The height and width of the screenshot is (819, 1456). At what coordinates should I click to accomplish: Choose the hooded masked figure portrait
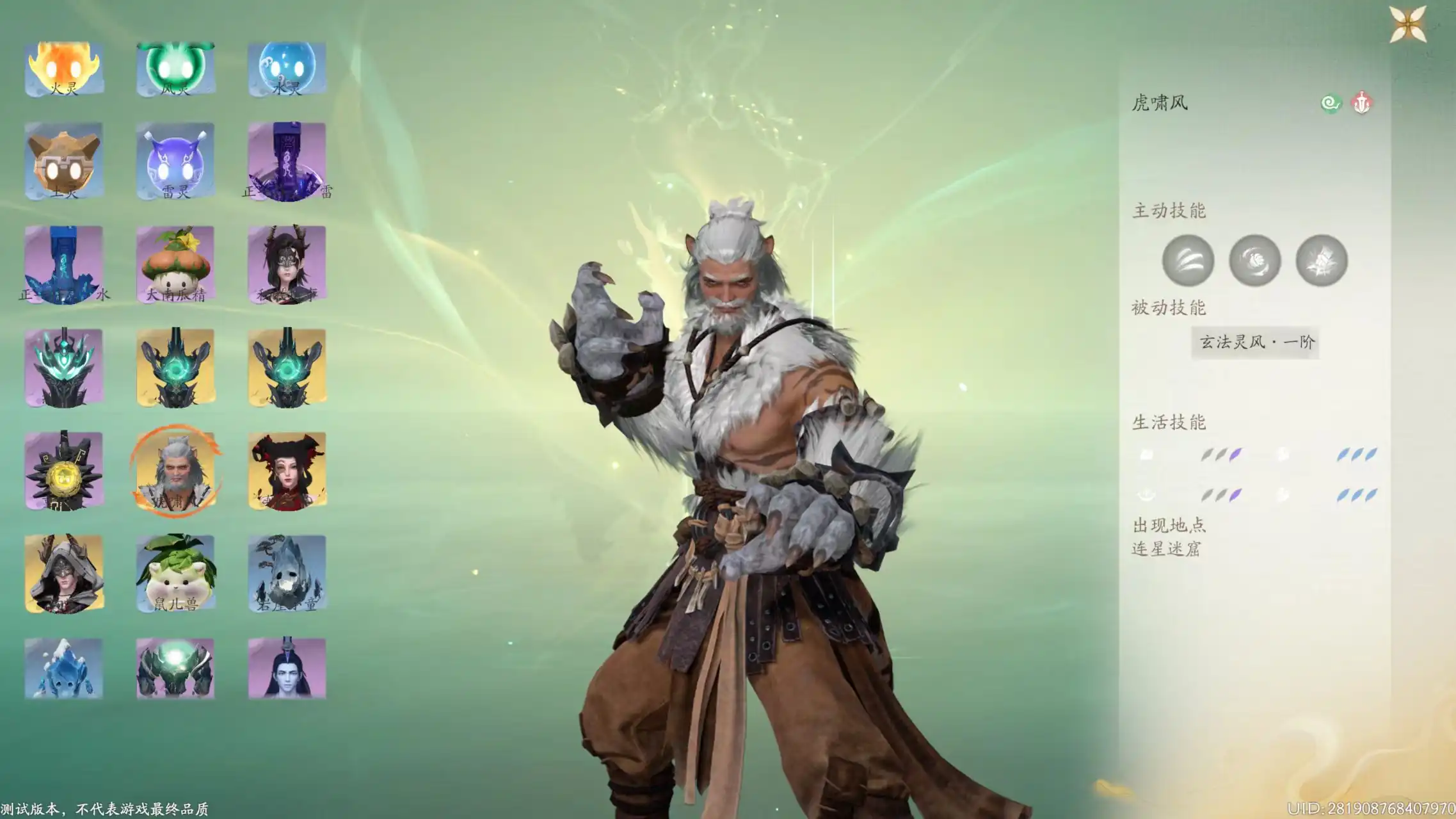[64, 574]
